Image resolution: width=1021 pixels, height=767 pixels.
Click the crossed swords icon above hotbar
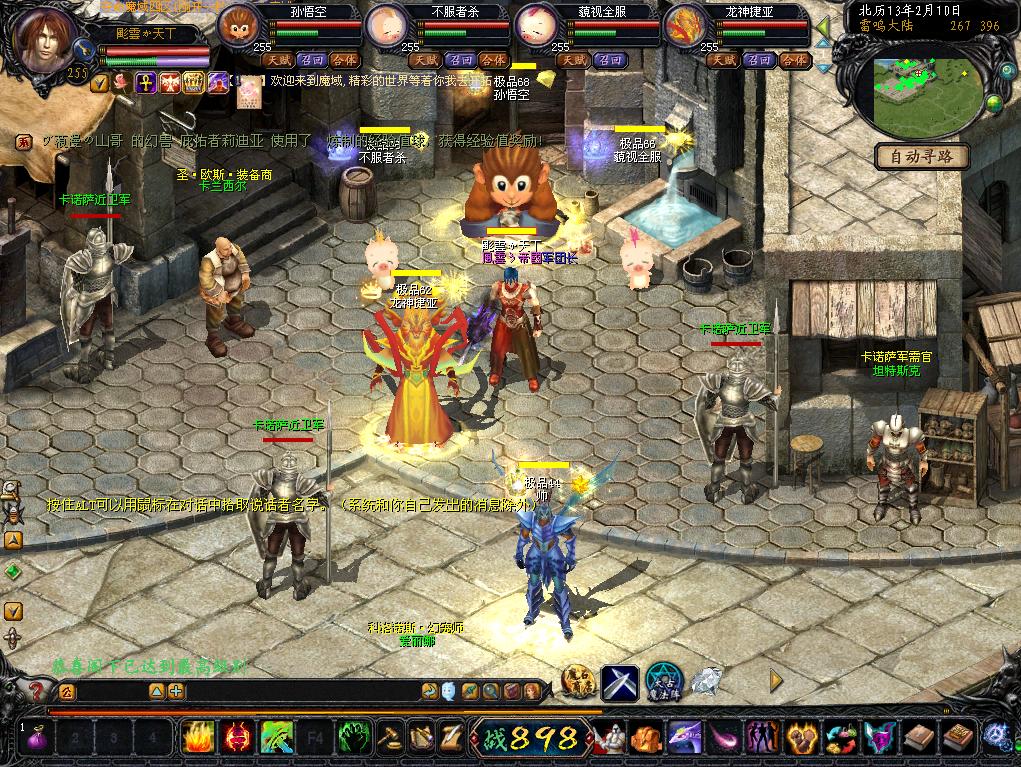[619, 682]
